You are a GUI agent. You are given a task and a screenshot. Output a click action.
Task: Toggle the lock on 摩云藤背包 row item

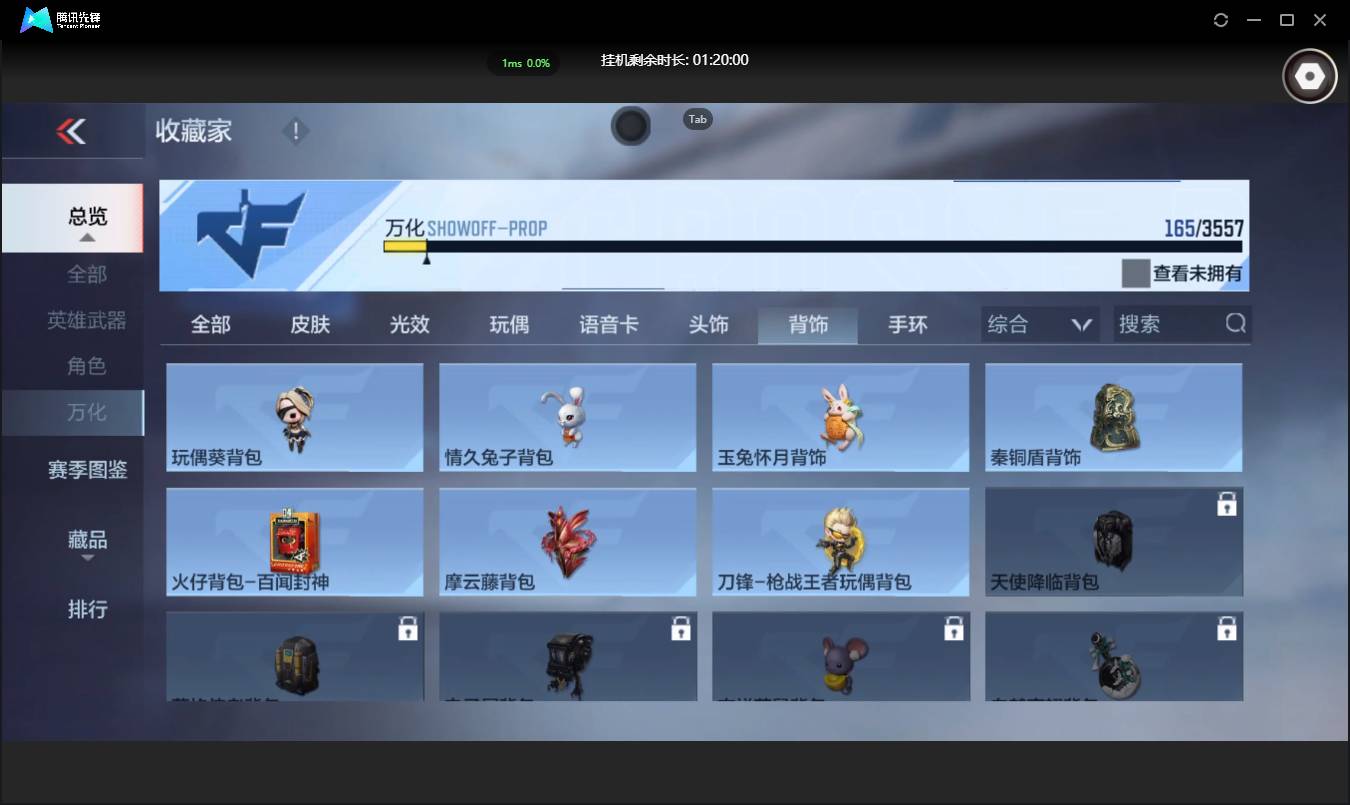coord(567,540)
